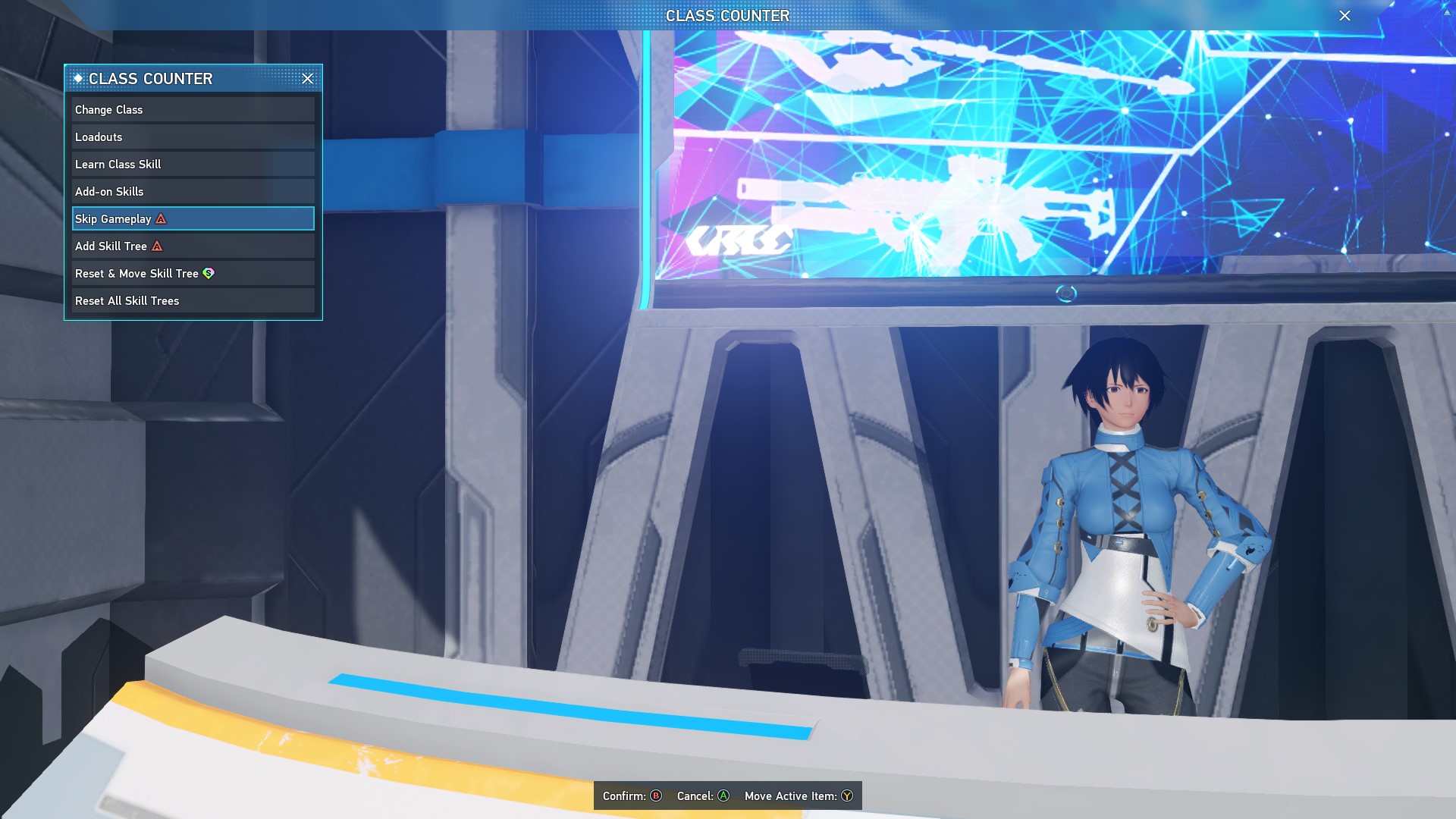Activate the highlighted Skip Gameplay entry
Screen dimensions: 1456x819
(193, 218)
